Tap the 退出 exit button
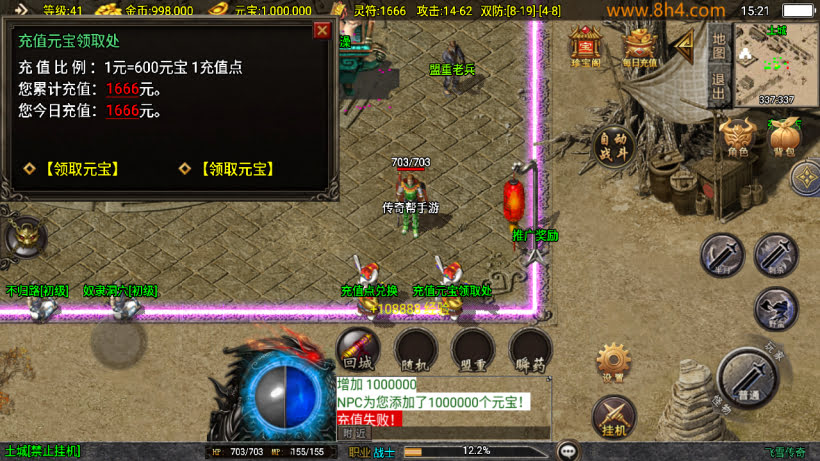The height and width of the screenshot is (461, 820). (718, 86)
